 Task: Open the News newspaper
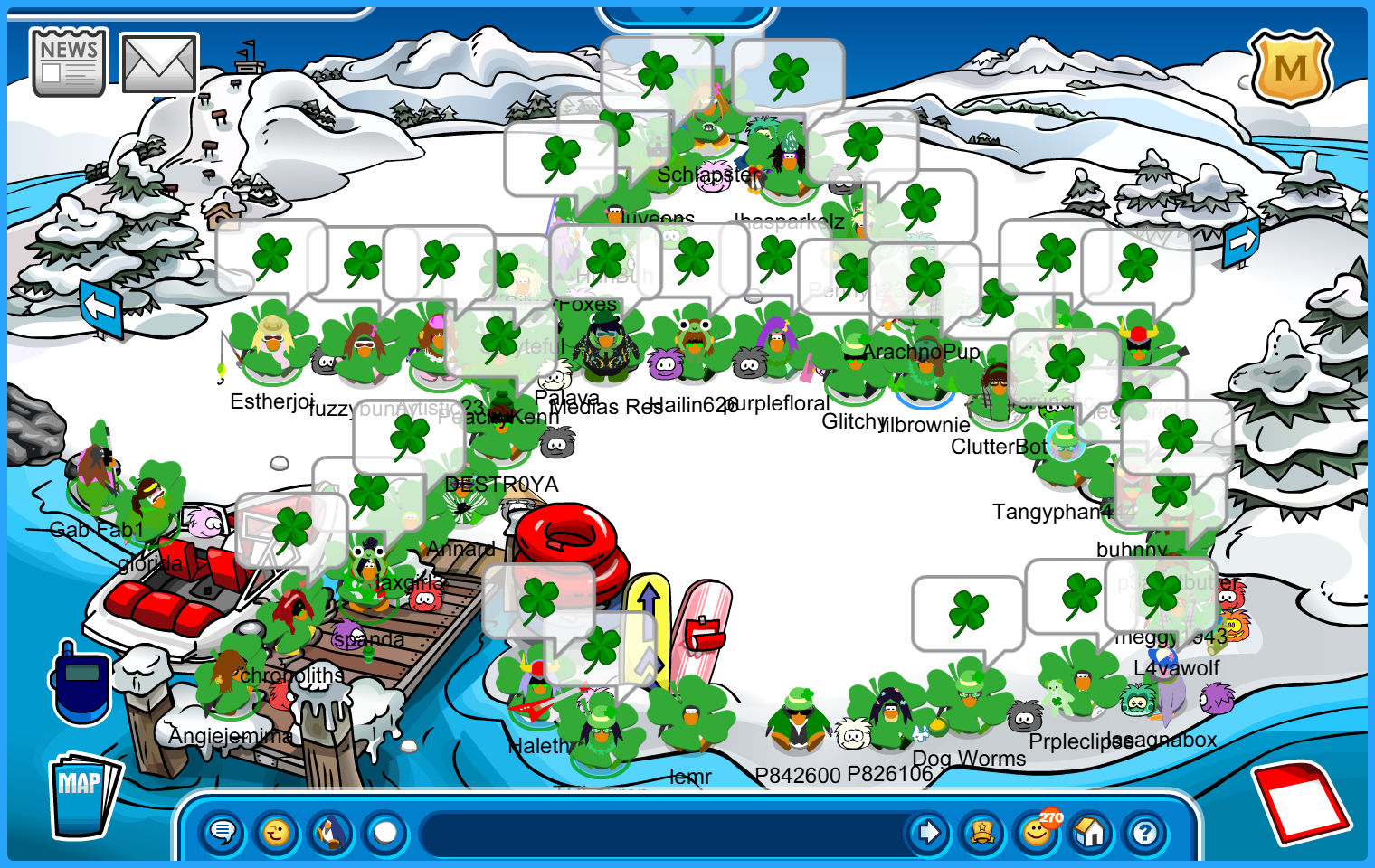[69, 61]
